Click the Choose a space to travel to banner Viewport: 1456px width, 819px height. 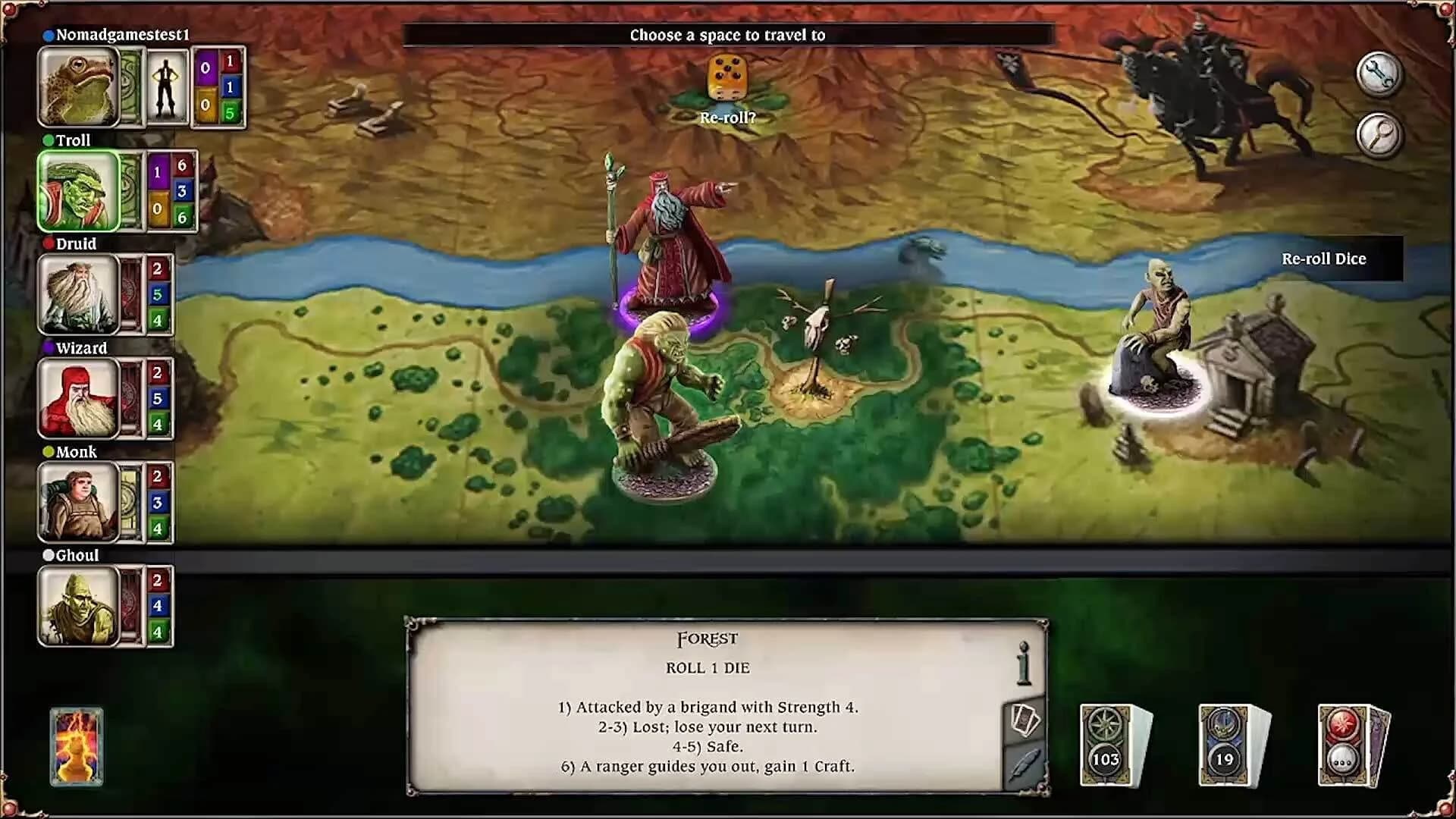(726, 34)
